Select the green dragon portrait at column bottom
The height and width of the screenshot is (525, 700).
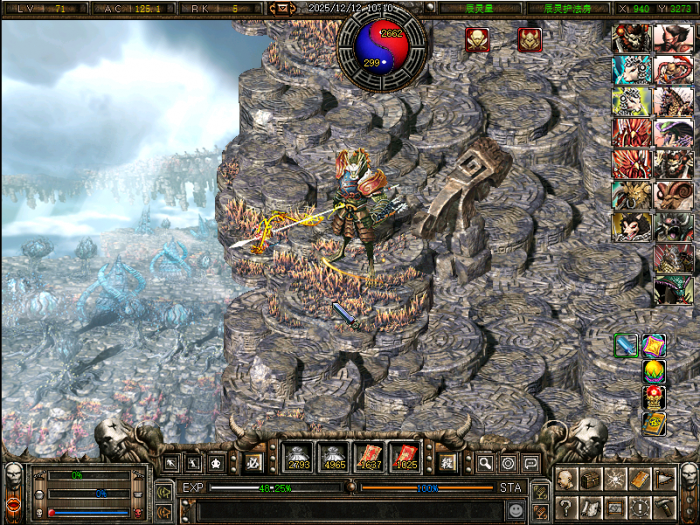point(672,291)
